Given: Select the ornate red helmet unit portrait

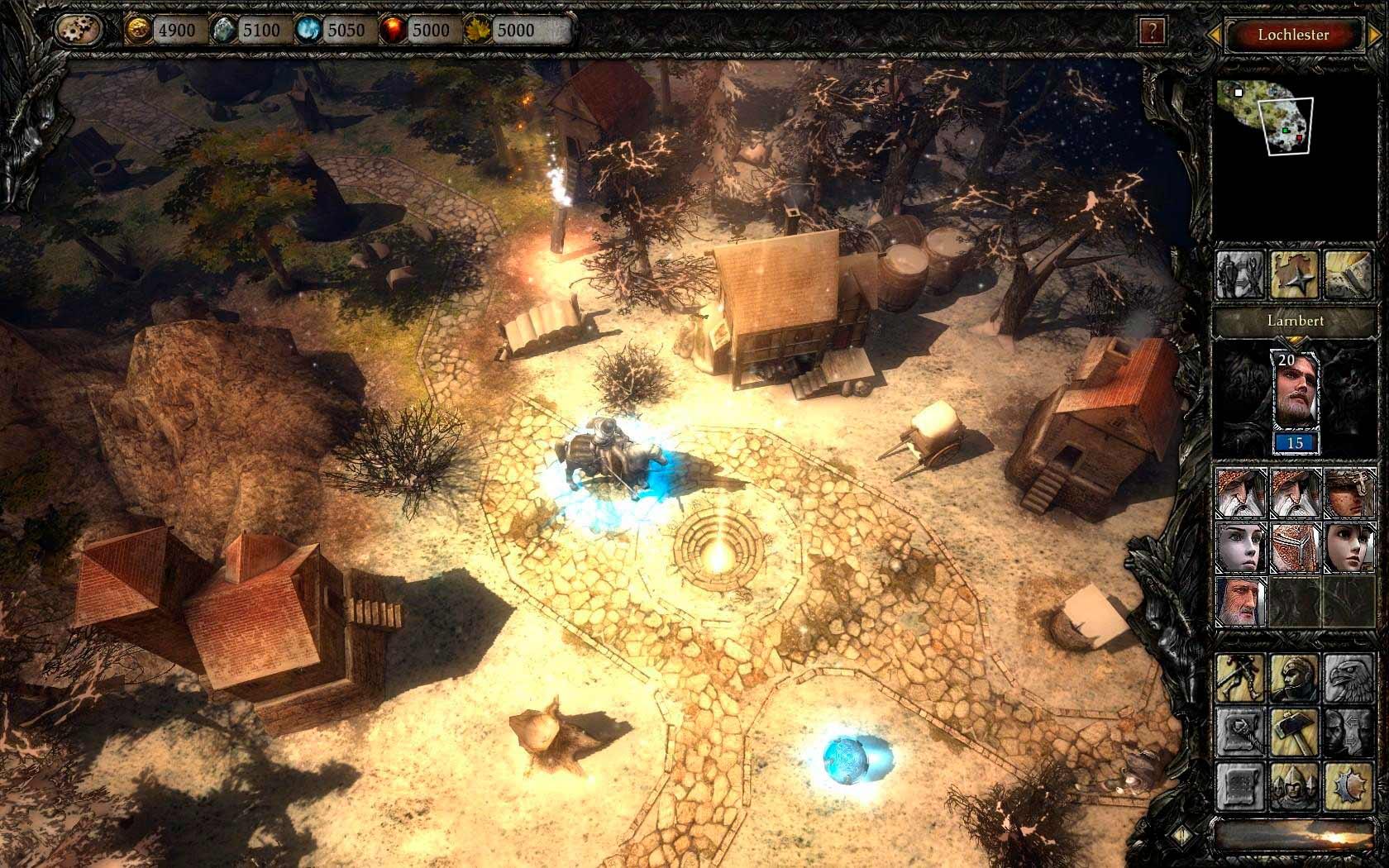Looking at the screenshot, I should tap(1295, 546).
